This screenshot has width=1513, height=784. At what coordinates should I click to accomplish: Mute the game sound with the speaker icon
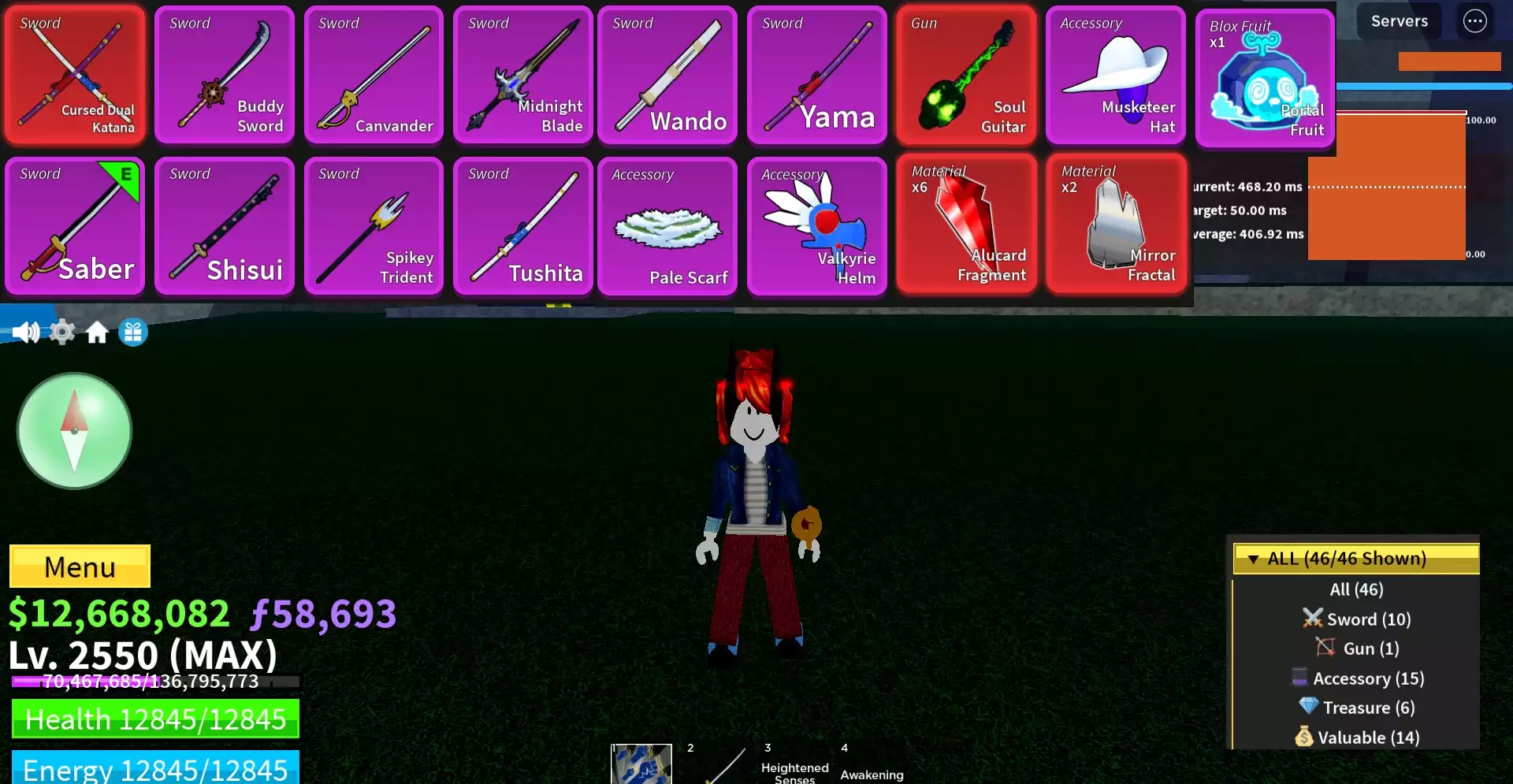coord(27,332)
